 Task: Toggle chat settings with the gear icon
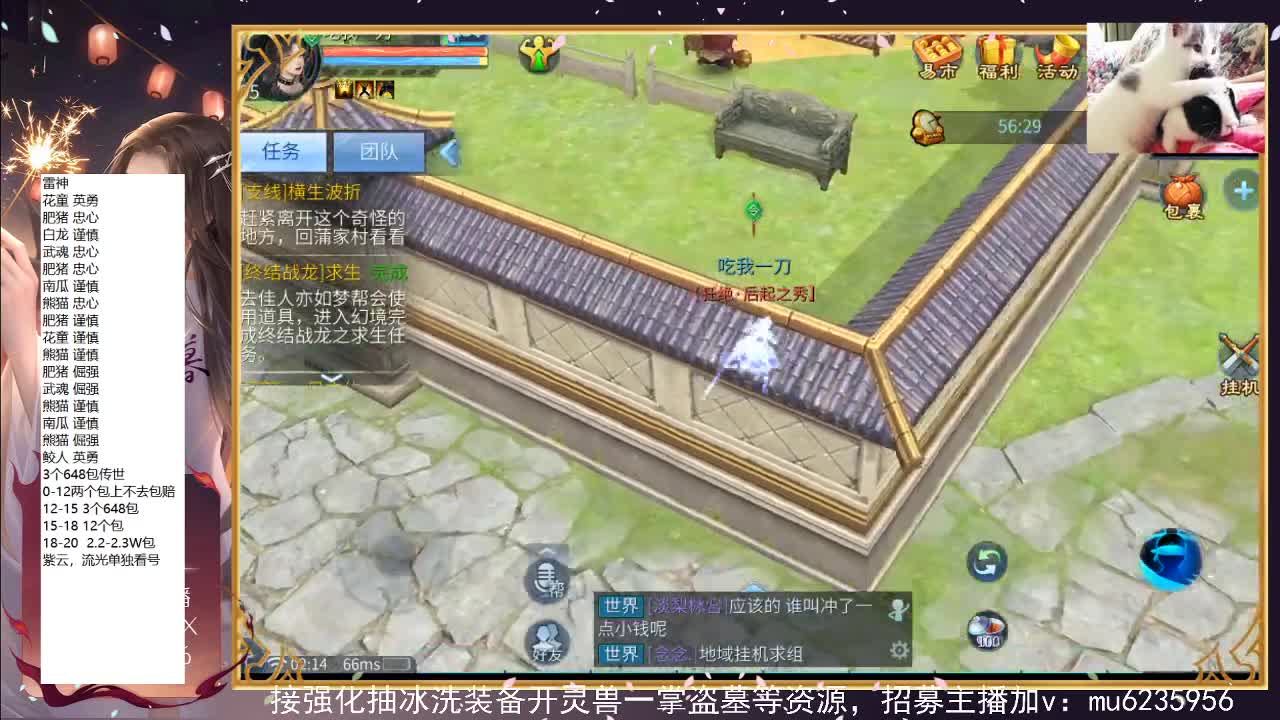(x=900, y=649)
